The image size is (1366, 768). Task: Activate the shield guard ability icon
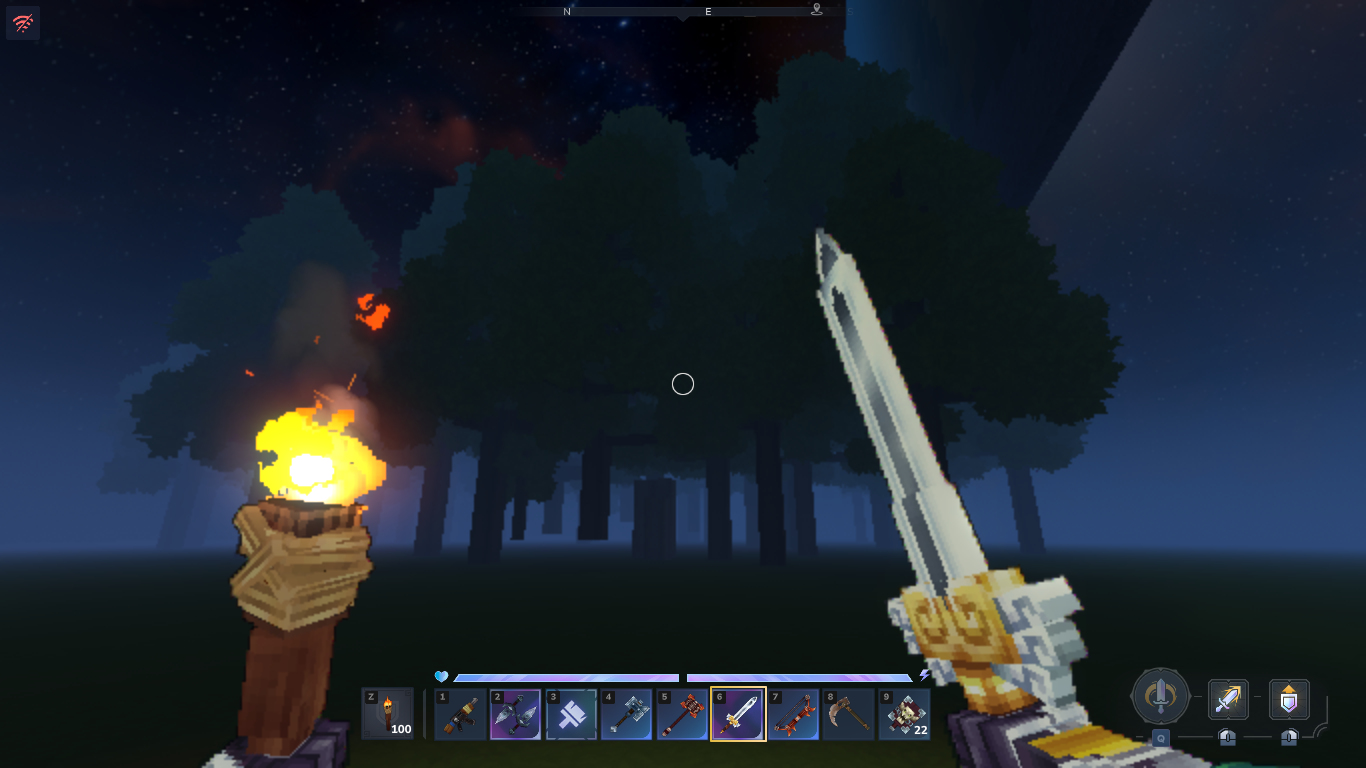[1289, 700]
